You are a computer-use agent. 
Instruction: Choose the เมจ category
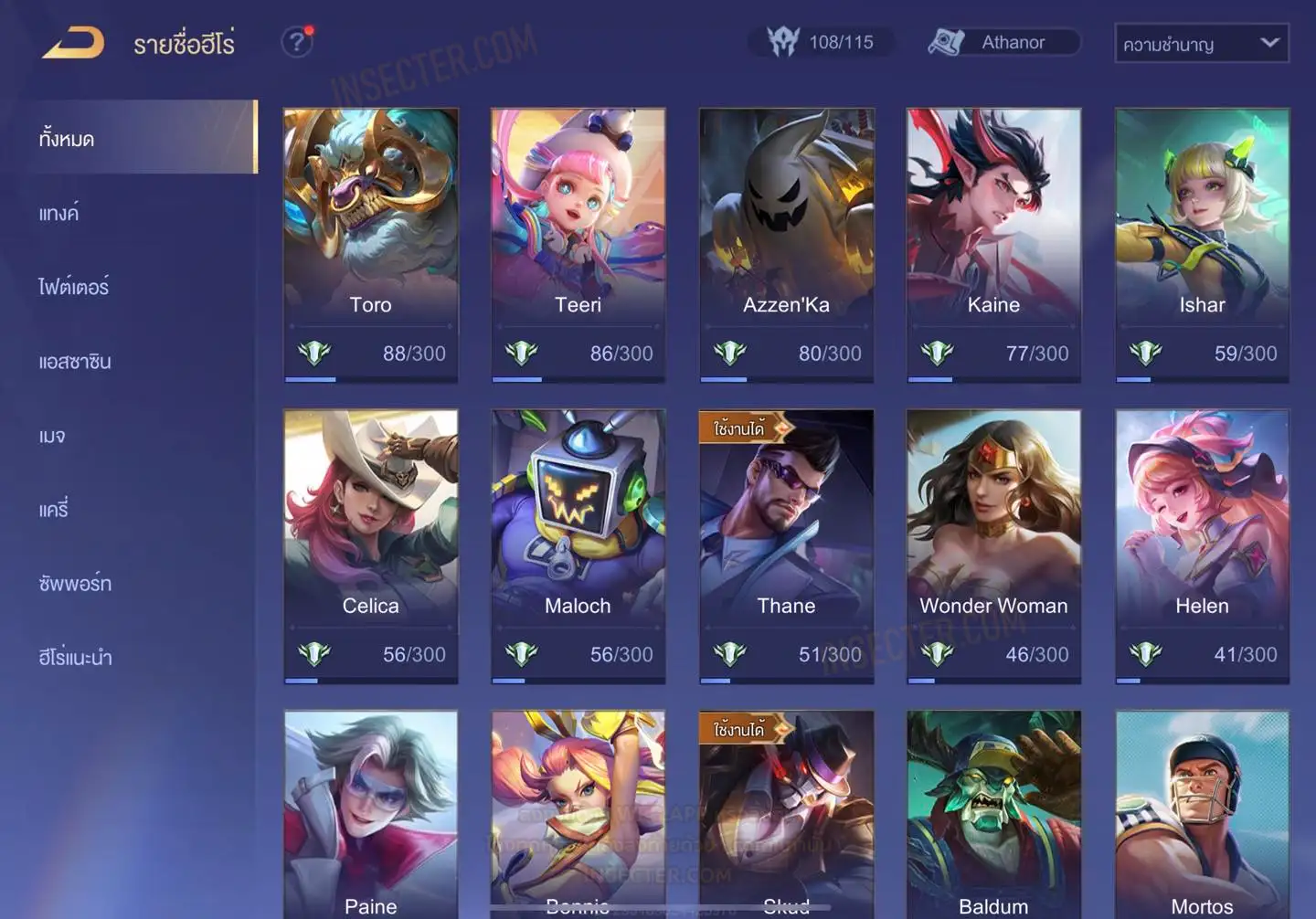(52, 436)
